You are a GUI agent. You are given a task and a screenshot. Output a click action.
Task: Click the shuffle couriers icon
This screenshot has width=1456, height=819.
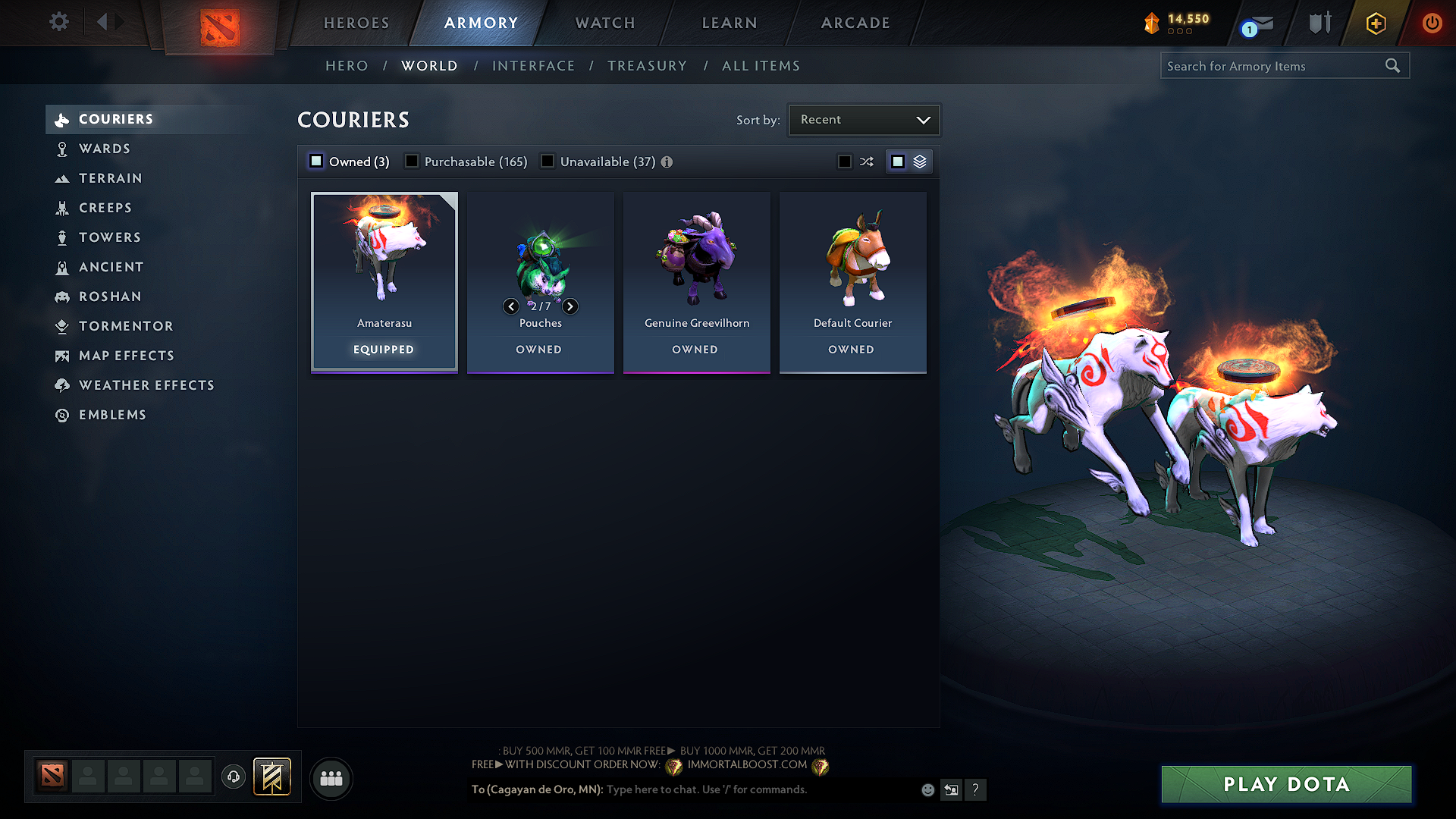coord(867,161)
